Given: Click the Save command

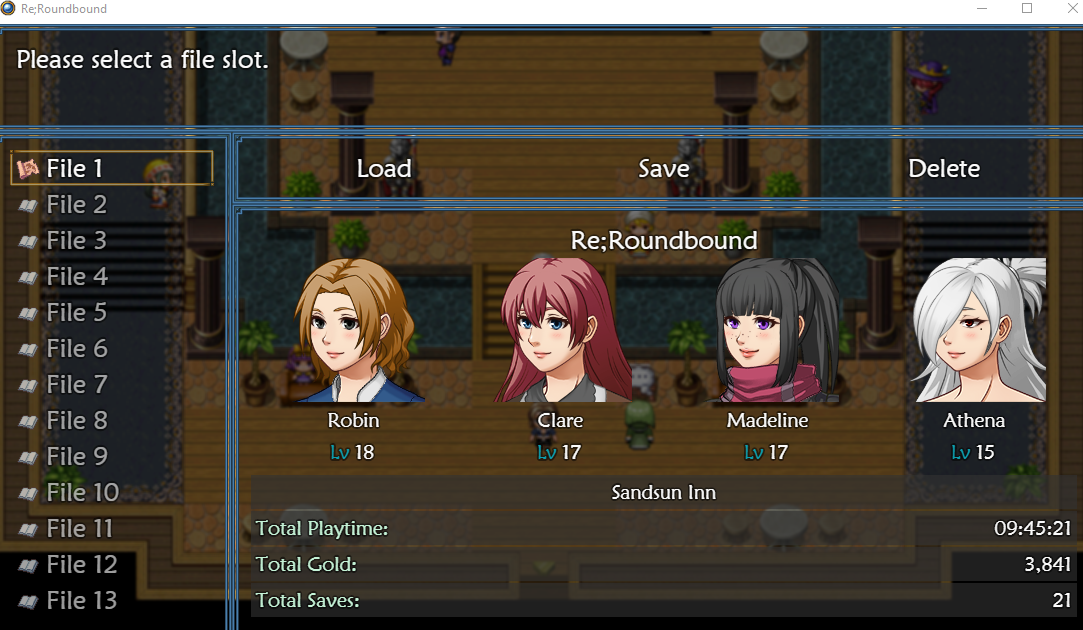Looking at the screenshot, I should click(x=664, y=169).
